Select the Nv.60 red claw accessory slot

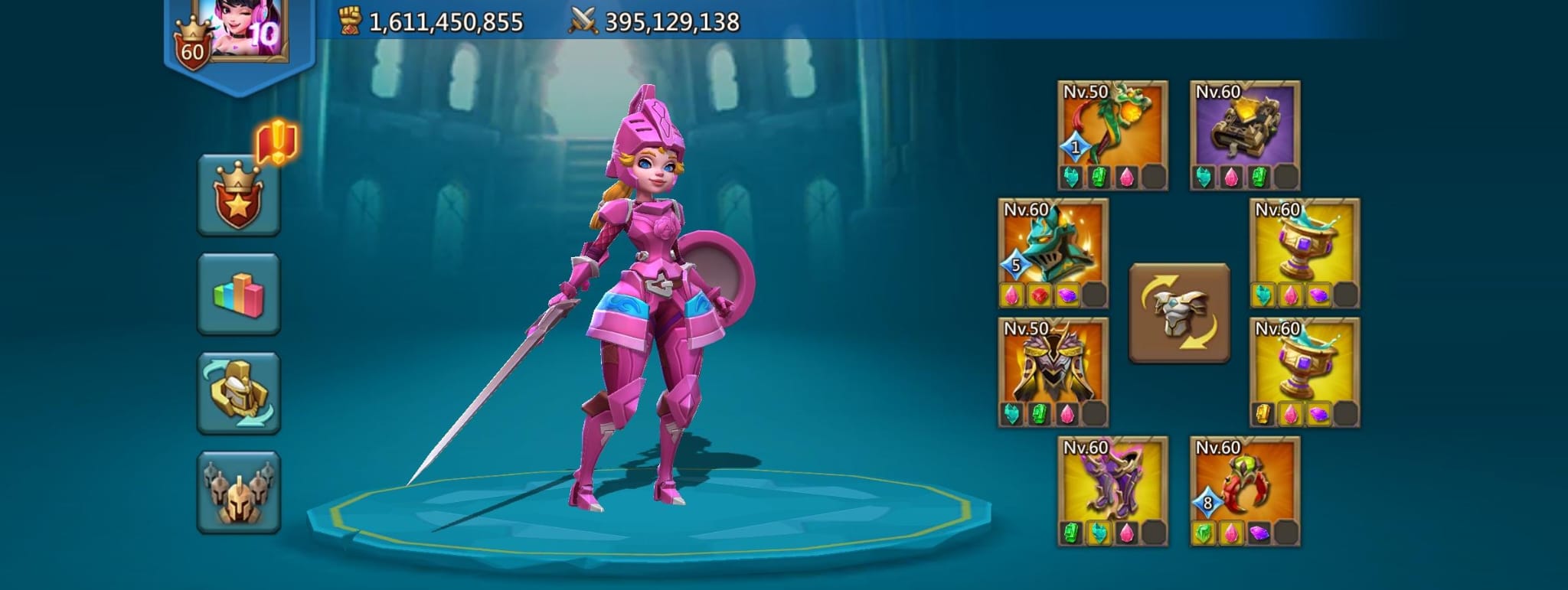pos(1245,482)
